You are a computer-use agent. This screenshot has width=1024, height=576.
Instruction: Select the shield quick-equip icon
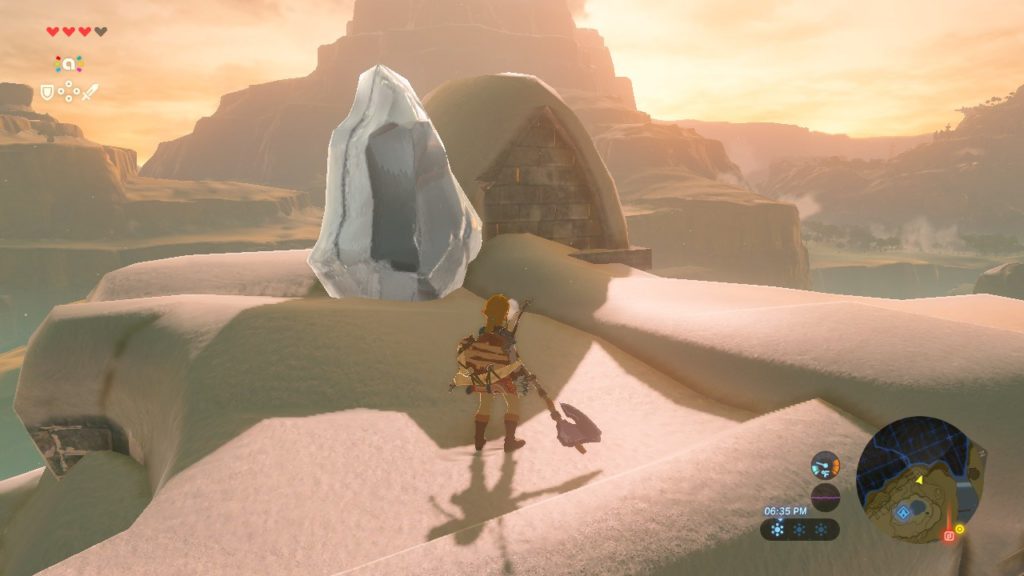(46, 92)
